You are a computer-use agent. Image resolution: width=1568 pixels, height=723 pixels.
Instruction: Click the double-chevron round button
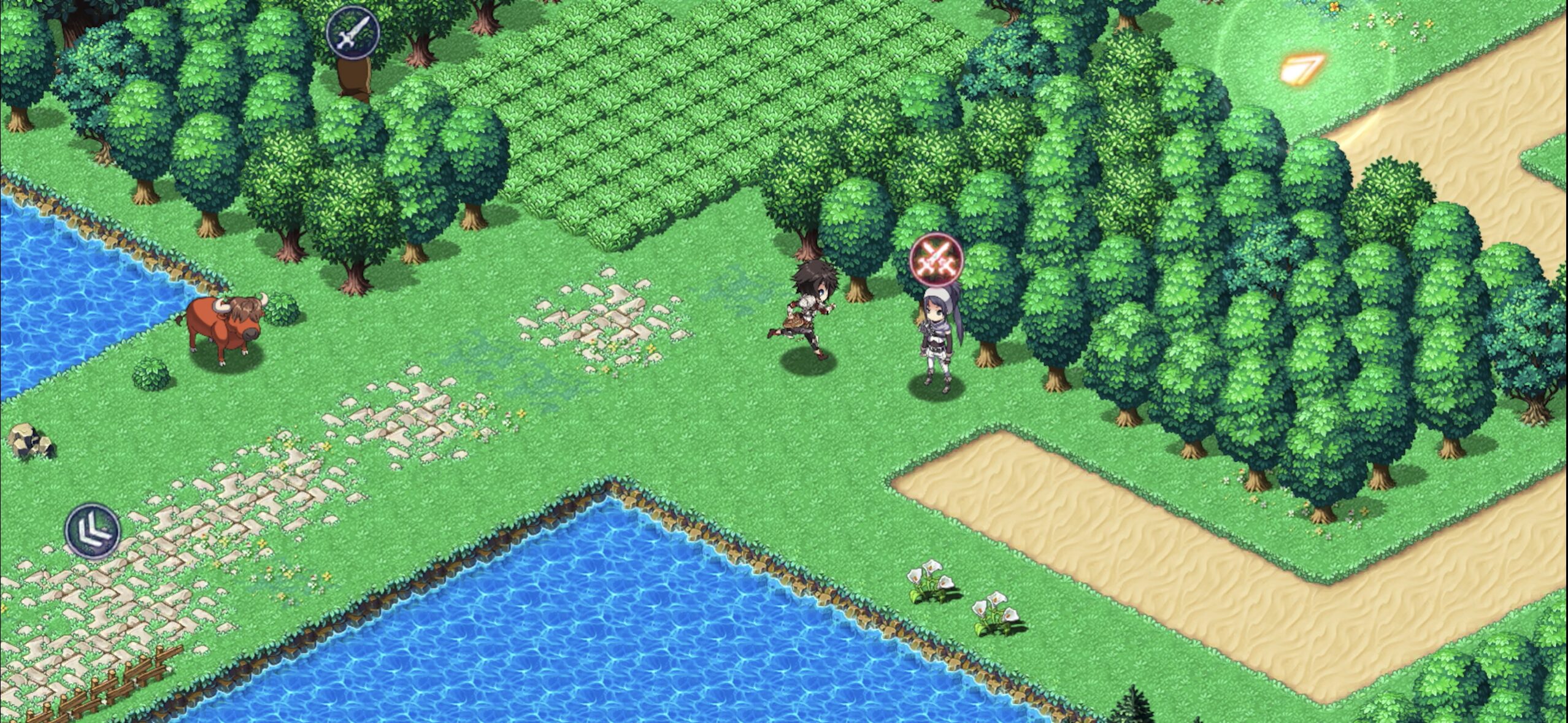(93, 531)
